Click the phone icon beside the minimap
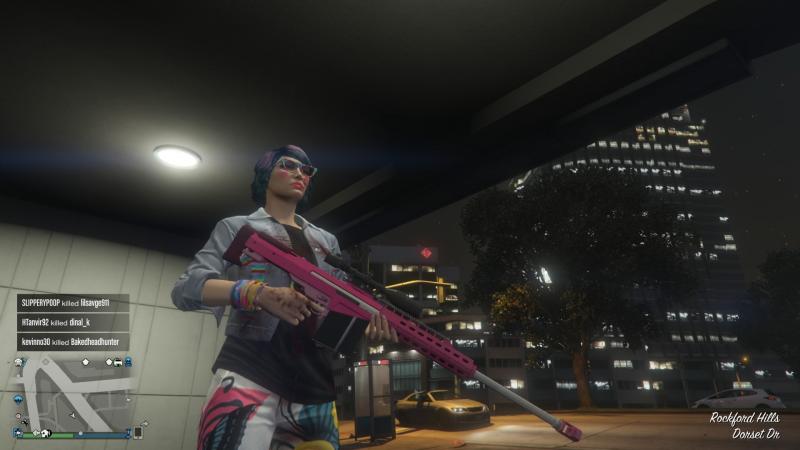Image resolution: width=800 pixels, height=450 pixels. pos(138,433)
